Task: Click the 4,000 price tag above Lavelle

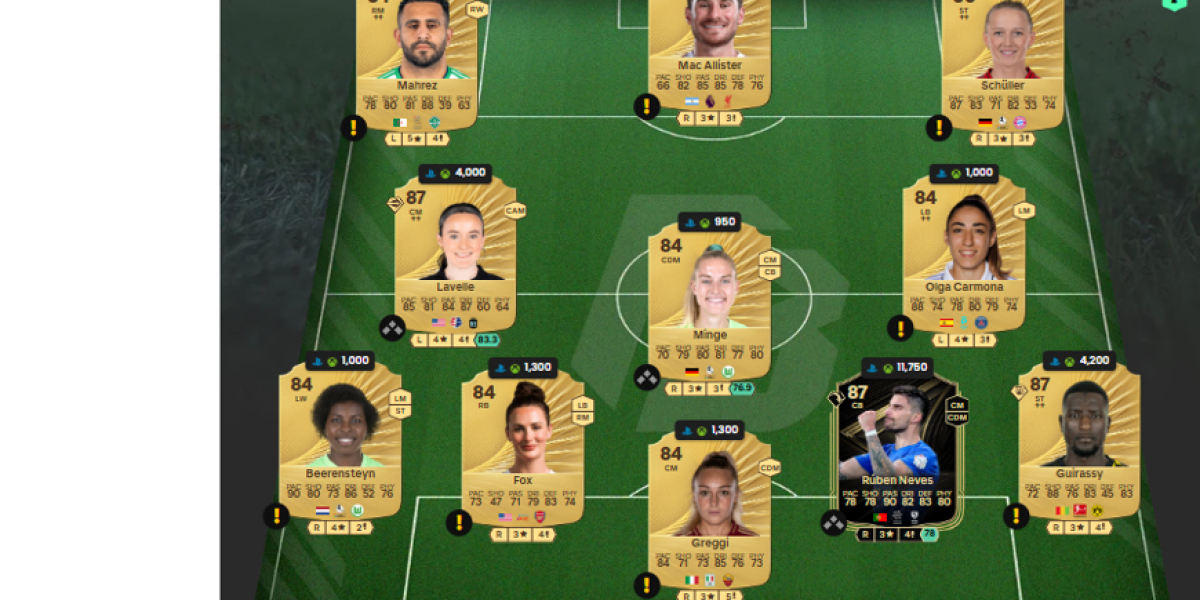Action: point(455,172)
